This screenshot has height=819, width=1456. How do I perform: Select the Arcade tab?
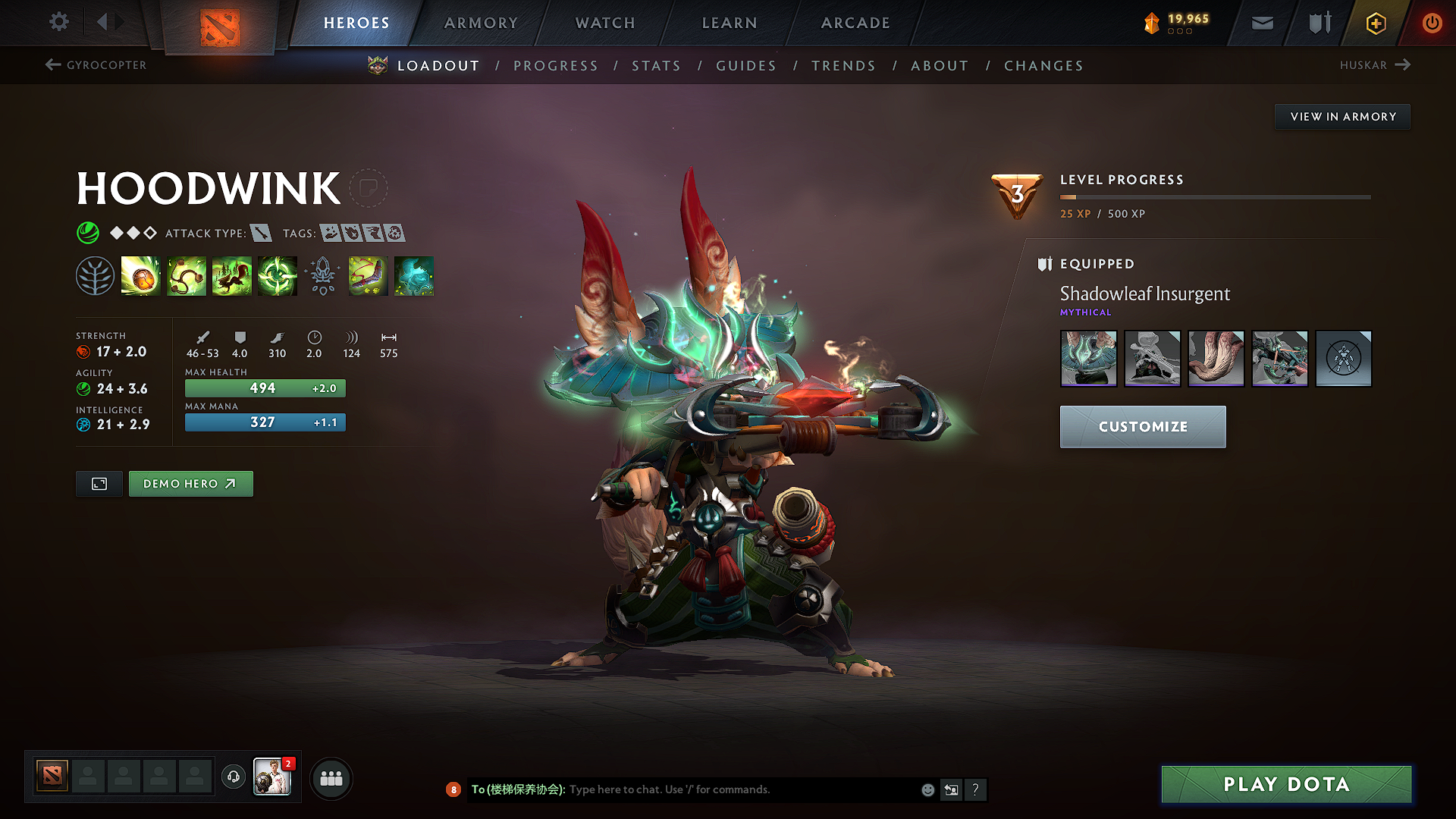click(x=855, y=23)
